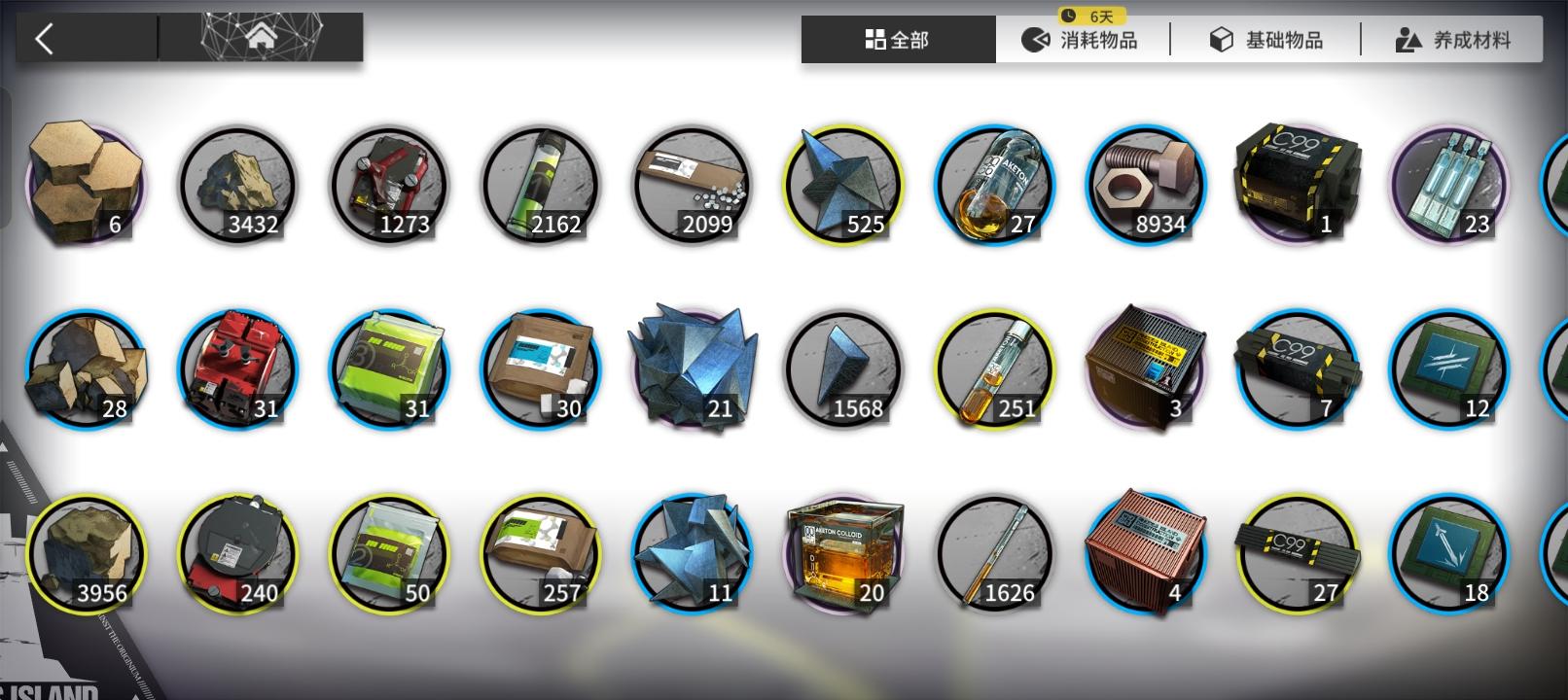This screenshot has width=1568, height=700.
Task: Open the striped black container with count 3
Action: (1146, 367)
